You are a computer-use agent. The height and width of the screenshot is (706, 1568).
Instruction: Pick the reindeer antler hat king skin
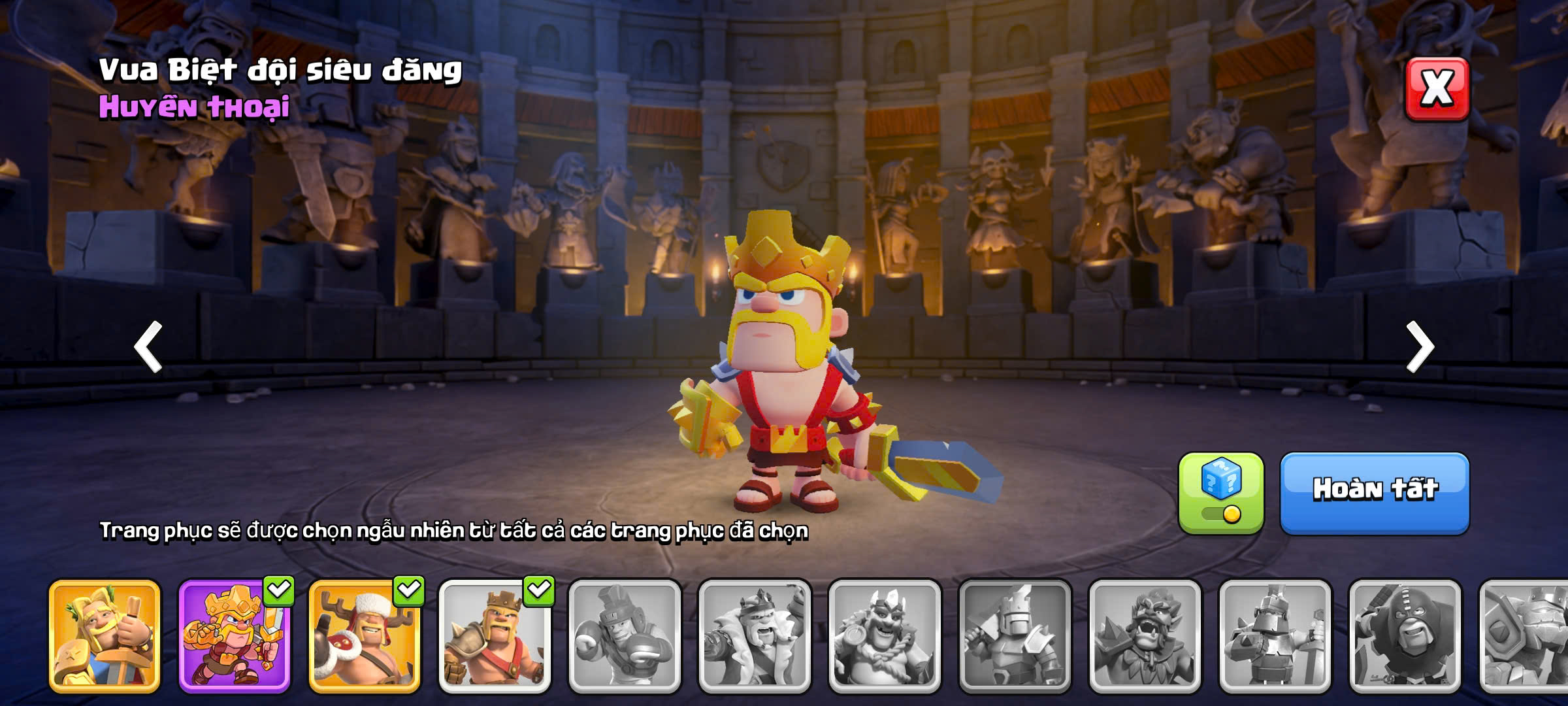click(364, 636)
